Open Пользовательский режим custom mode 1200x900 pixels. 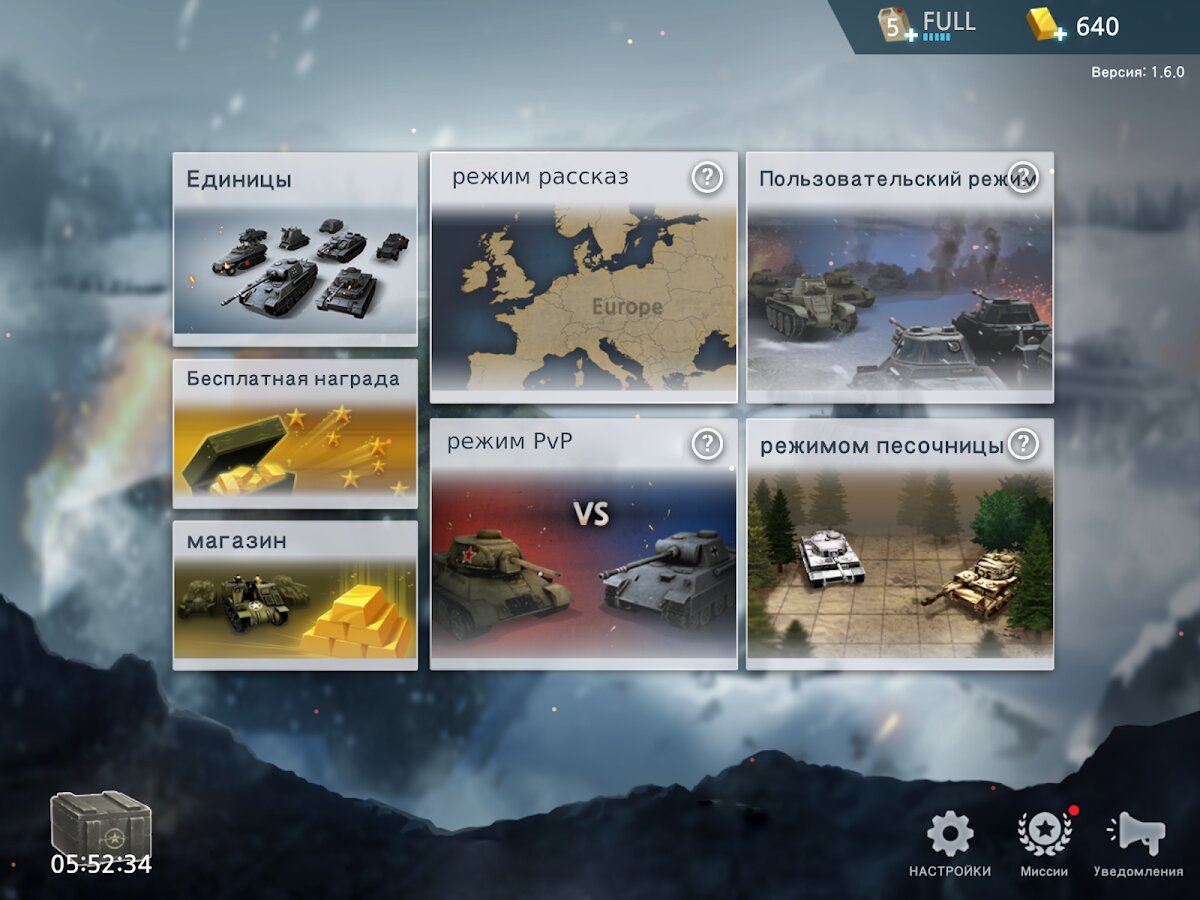click(x=899, y=290)
